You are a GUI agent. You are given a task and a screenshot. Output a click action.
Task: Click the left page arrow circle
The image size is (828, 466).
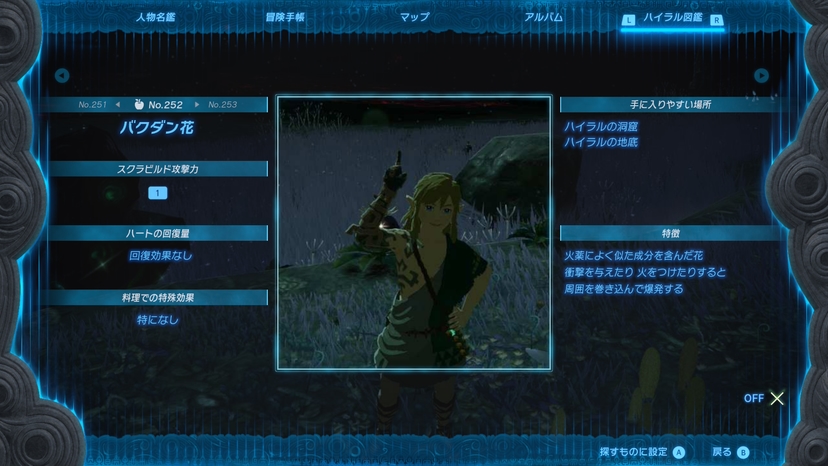(x=62, y=75)
